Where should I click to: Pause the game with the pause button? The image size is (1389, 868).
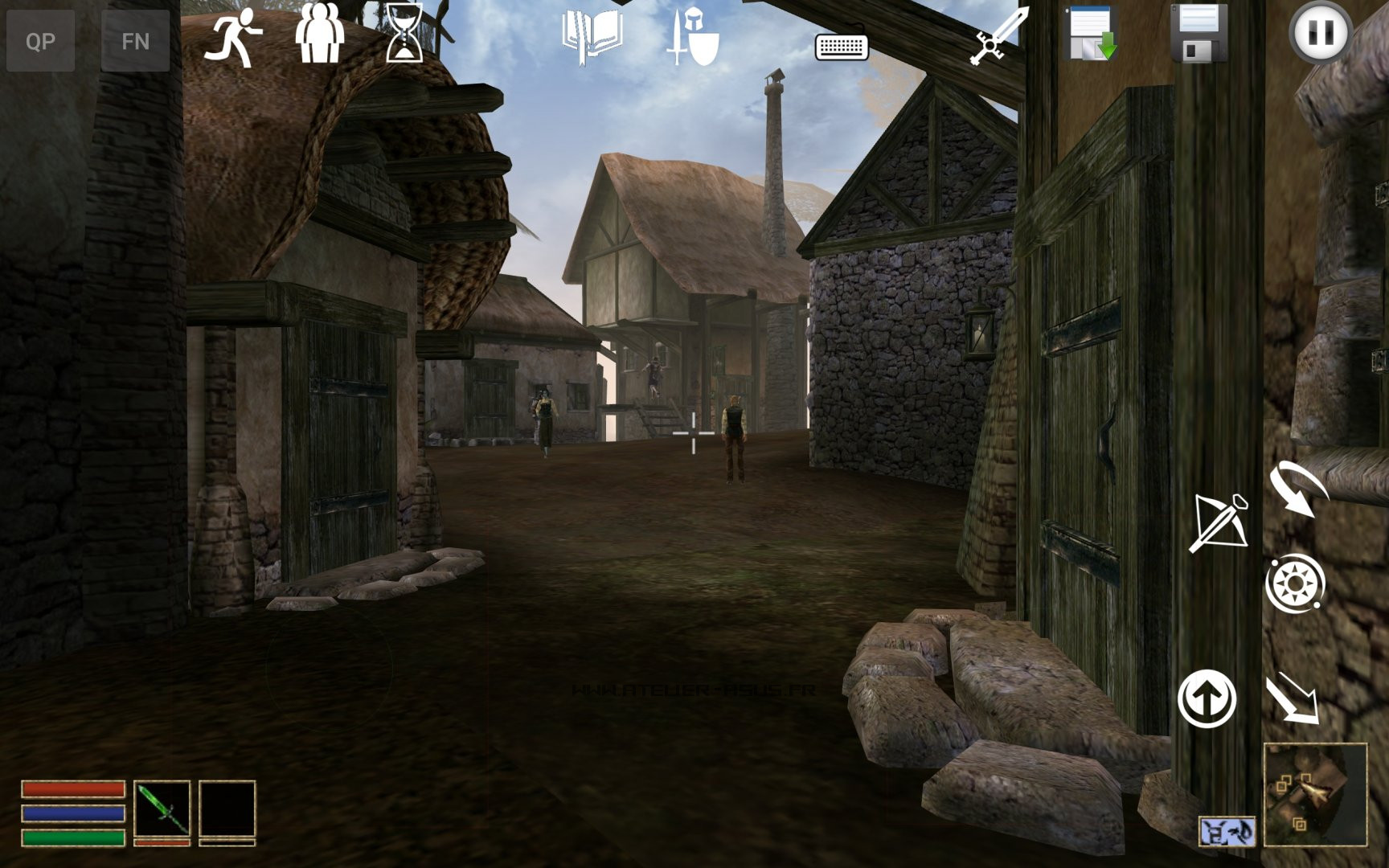(1320, 34)
